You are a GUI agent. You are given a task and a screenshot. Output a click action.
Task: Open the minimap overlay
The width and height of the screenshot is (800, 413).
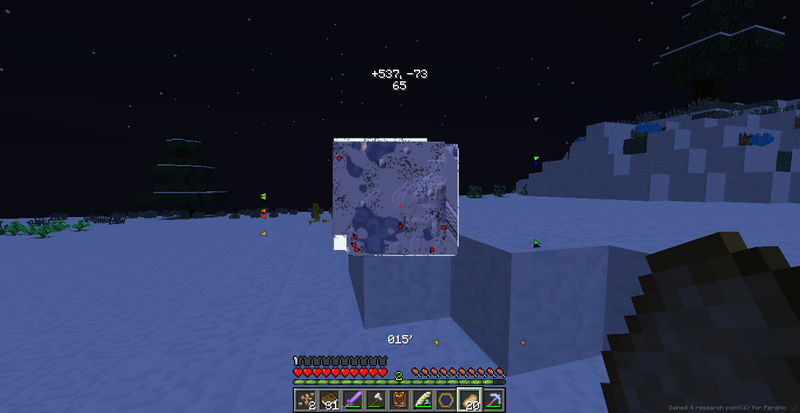pos(396,197)
